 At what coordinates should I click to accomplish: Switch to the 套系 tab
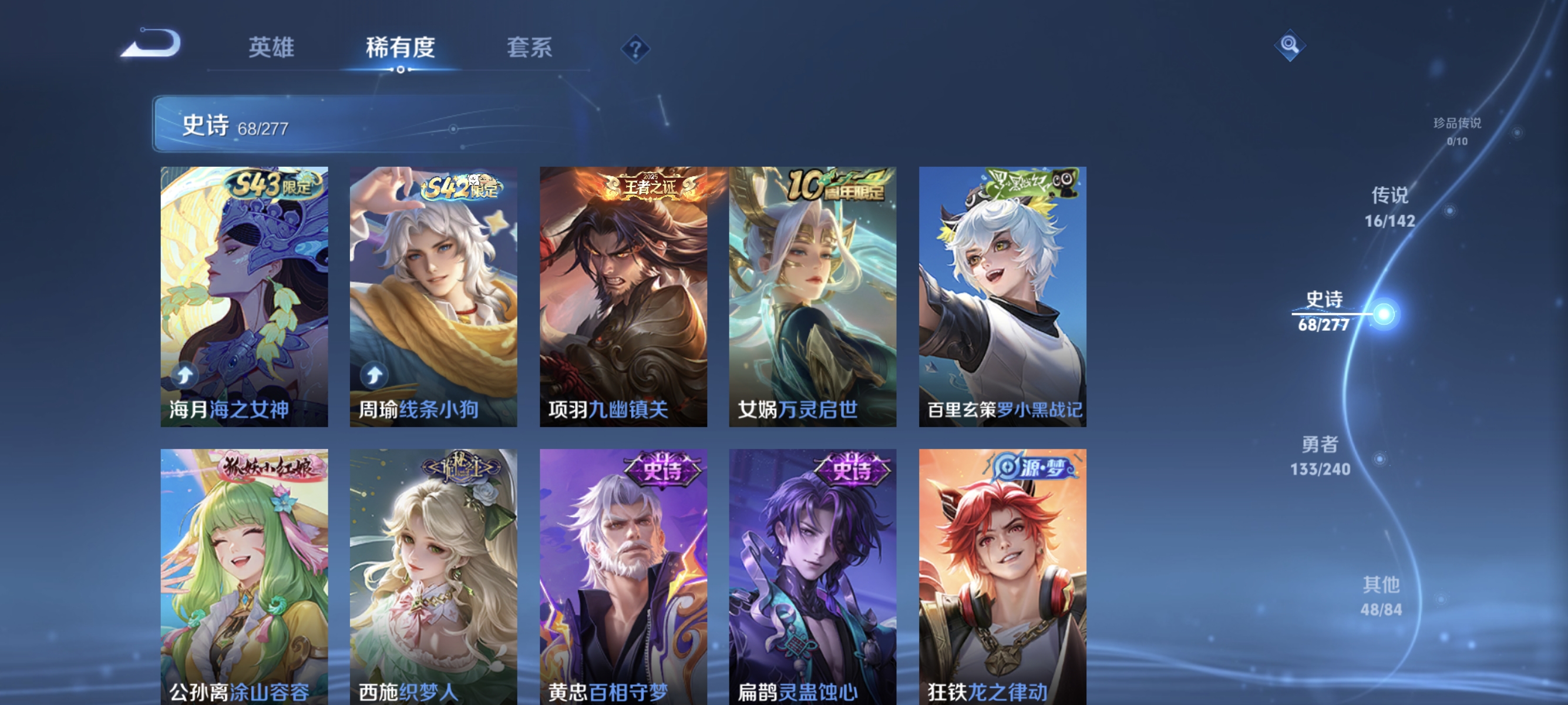point(530,48)
